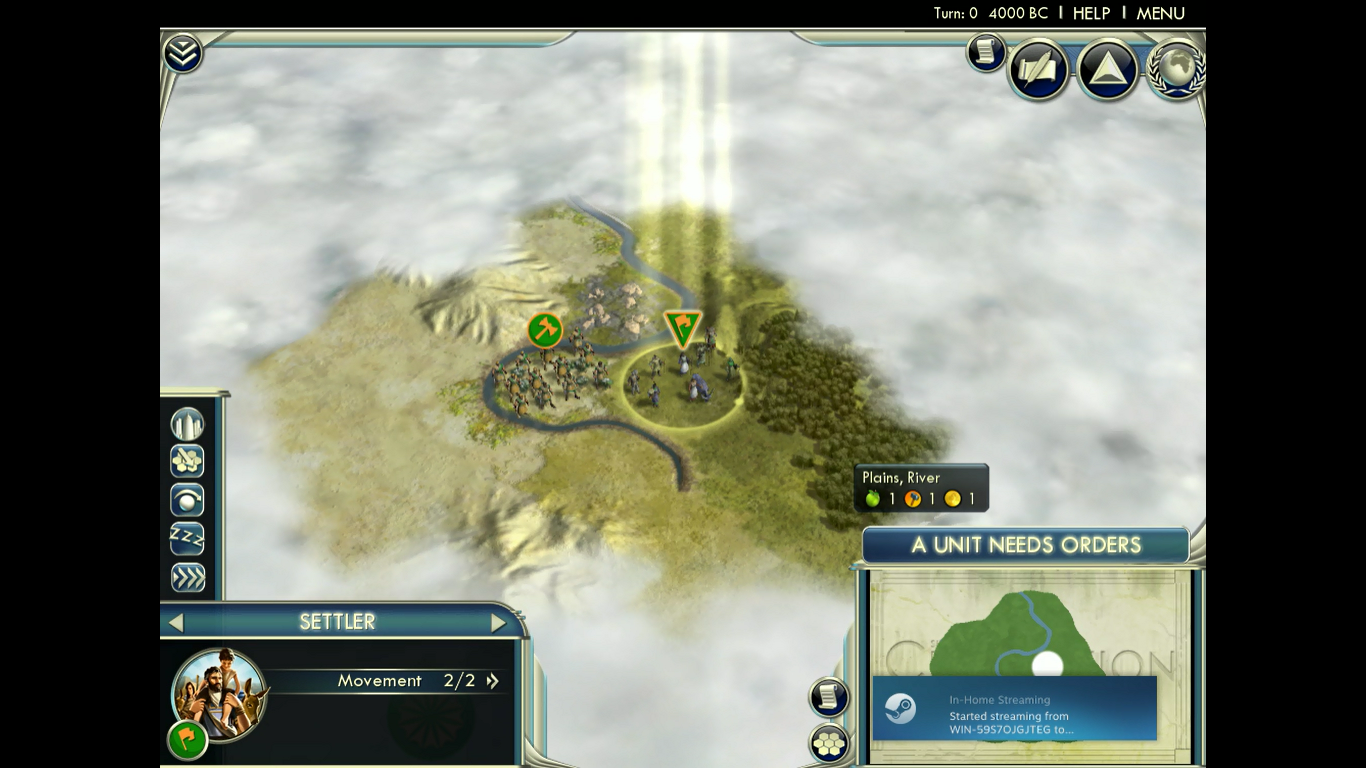1366x768 pixels.
Task: Cycle to the next unit with right arrow
Action: tap(498, 623)
